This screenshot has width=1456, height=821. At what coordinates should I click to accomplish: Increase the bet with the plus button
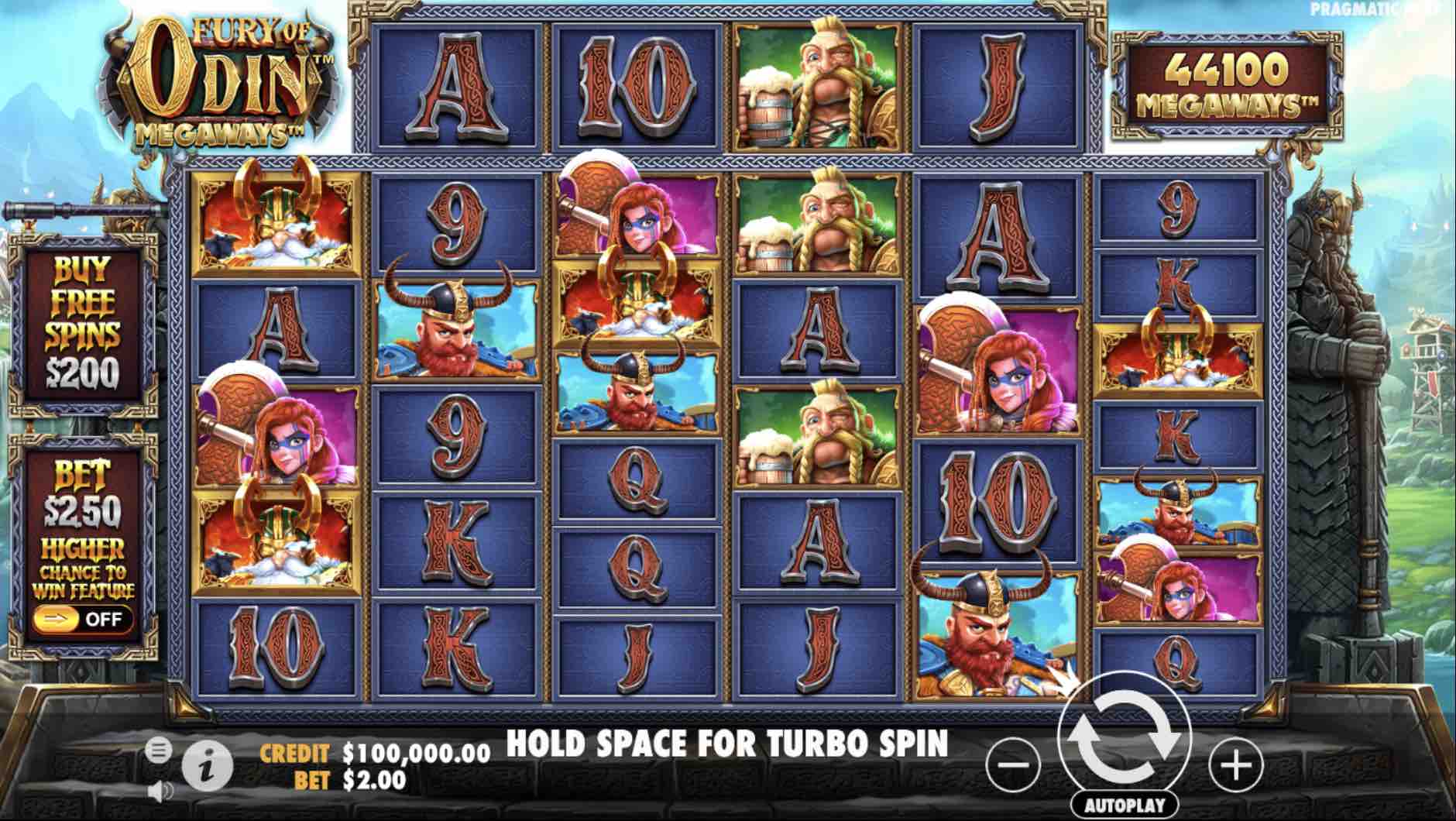click(x=1235, y=764)
